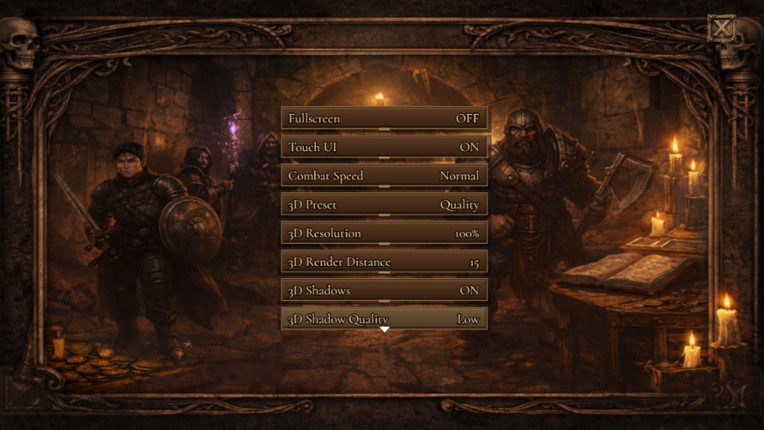Adjust the 3D Resolution setting
The height and width of the screenshot is (430, 764).
[x=384, y=233]
